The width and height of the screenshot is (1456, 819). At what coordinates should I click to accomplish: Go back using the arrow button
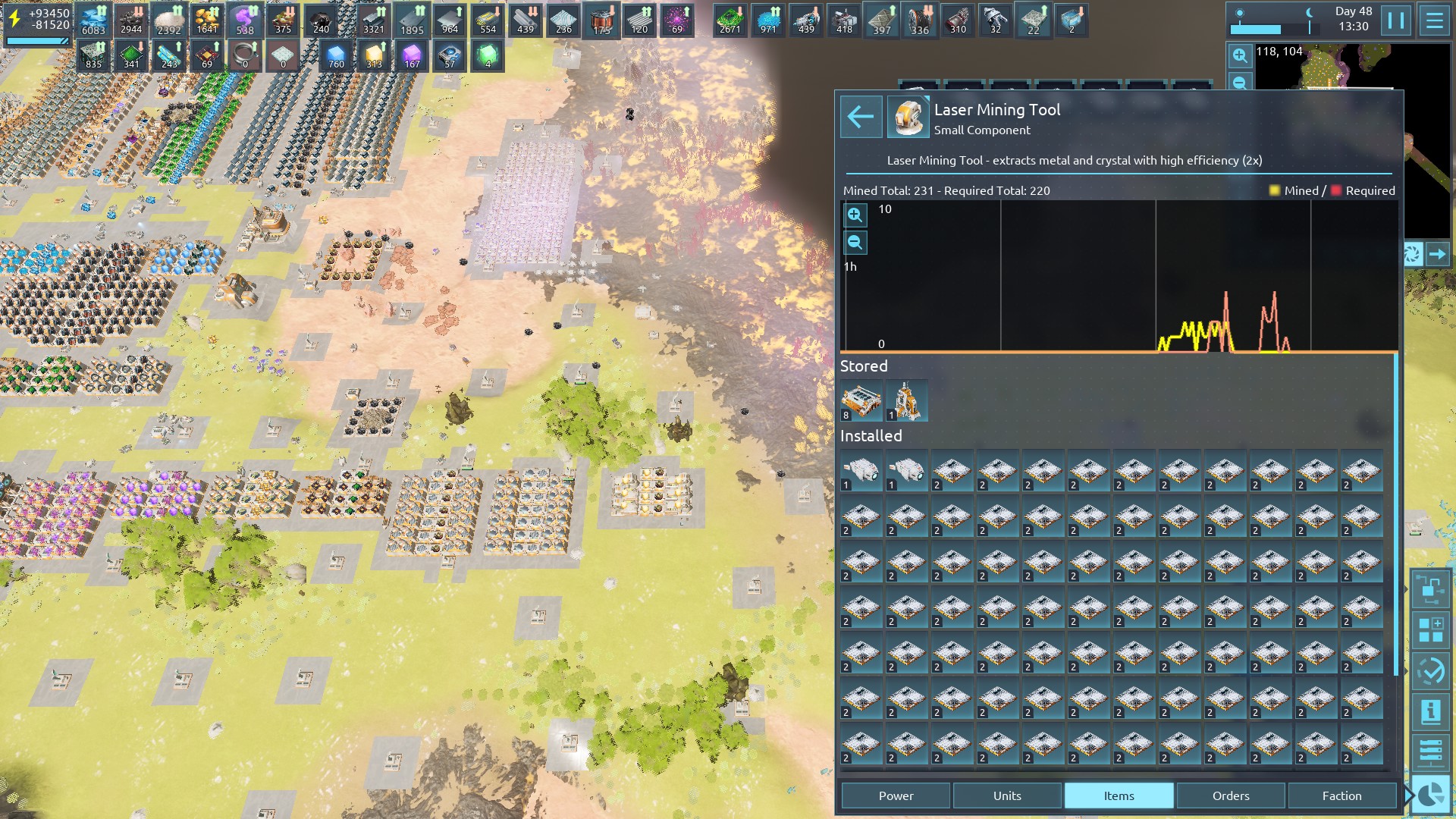[x=861, y=117]
